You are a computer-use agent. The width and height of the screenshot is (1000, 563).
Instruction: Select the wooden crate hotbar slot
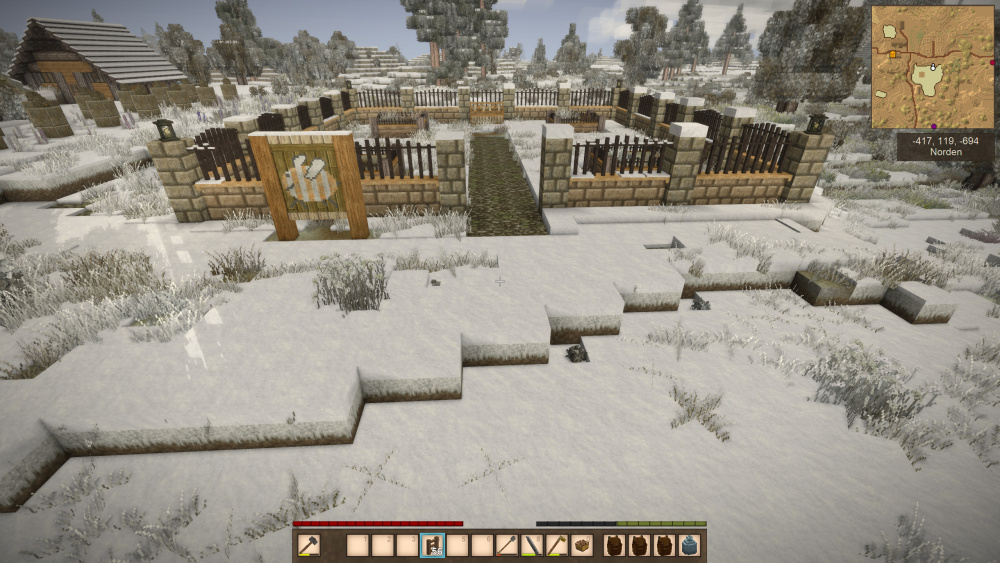581,545
